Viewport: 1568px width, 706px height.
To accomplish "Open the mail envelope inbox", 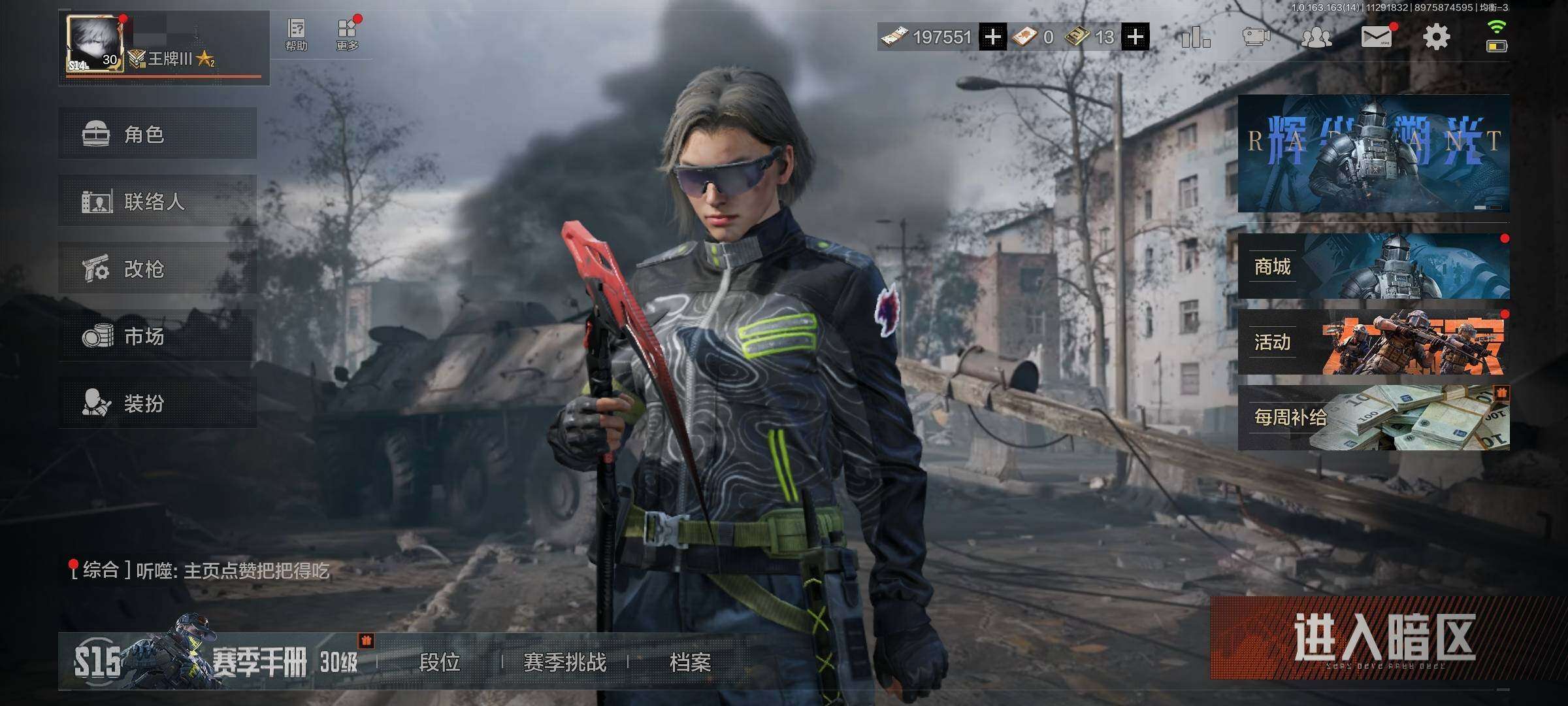I will coord(1376,37).
